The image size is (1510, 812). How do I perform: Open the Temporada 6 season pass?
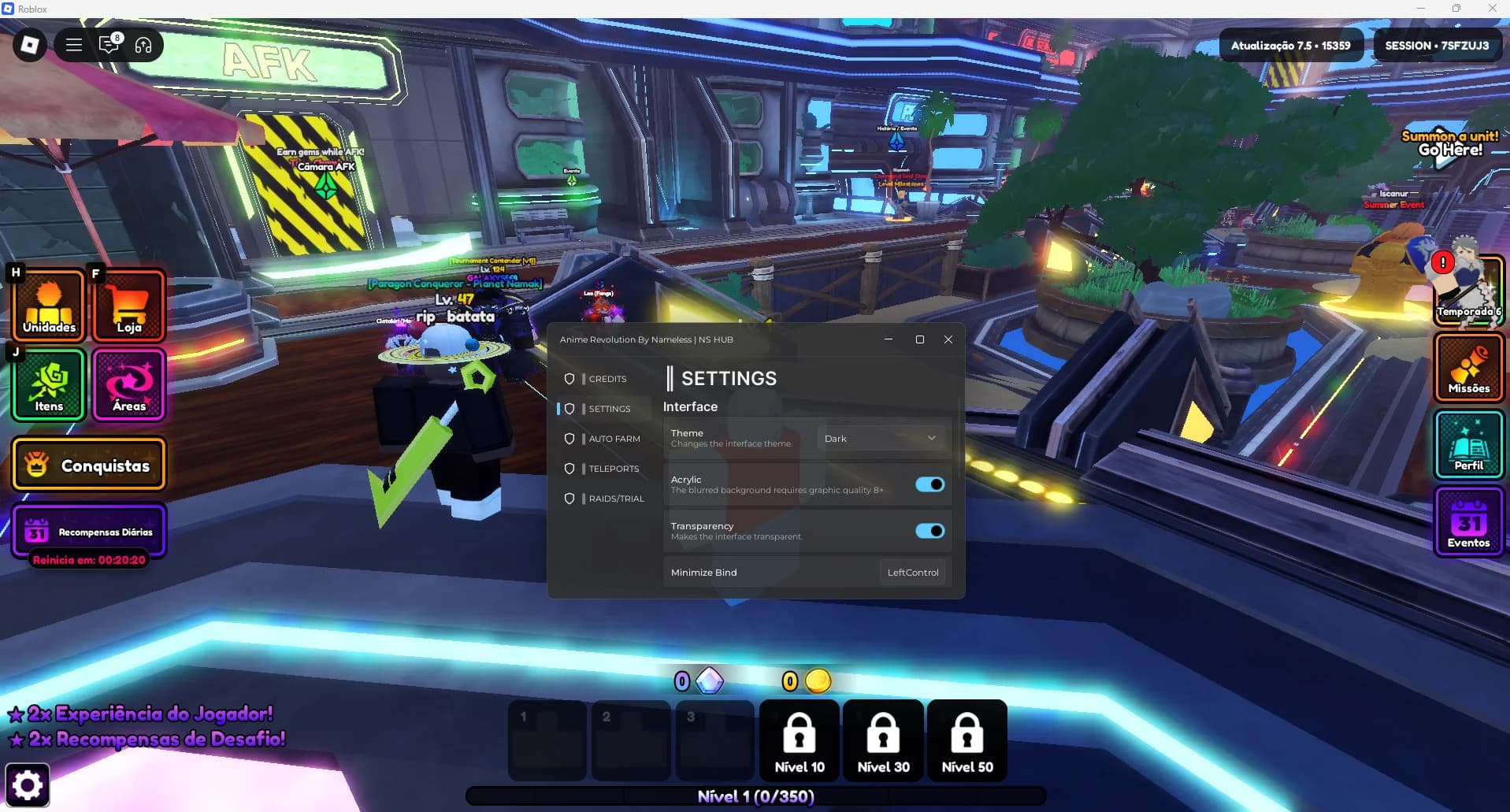1468,291
